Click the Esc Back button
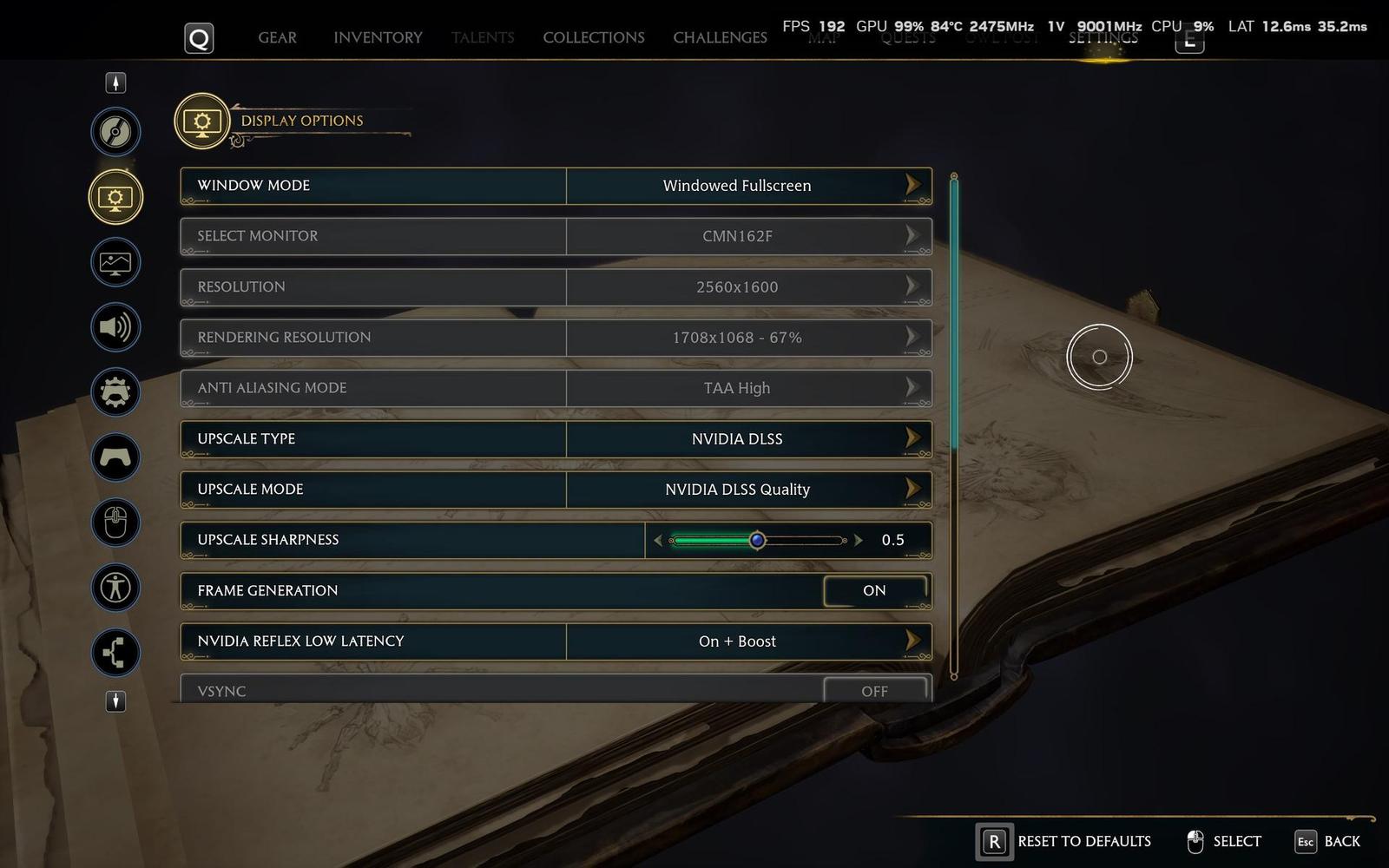 tap(1328, 840)
